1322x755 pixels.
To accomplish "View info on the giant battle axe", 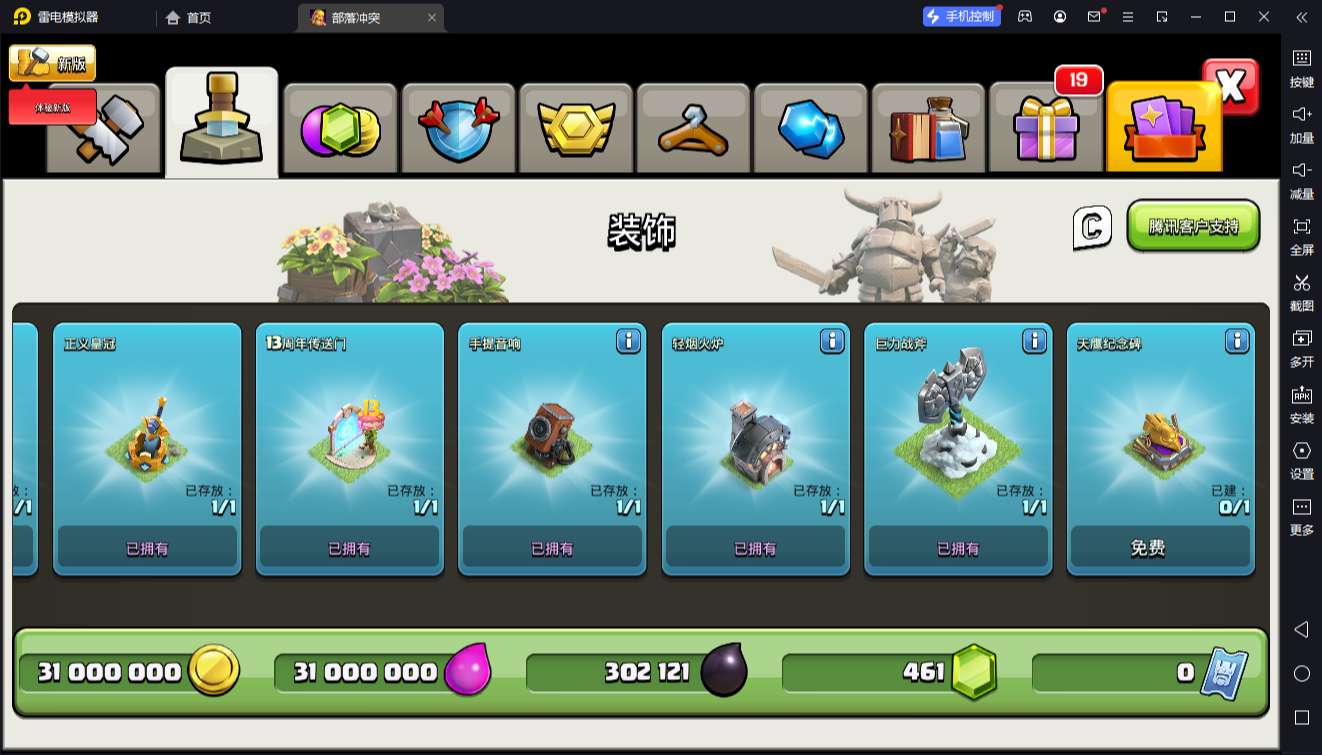I will 1035,342.
